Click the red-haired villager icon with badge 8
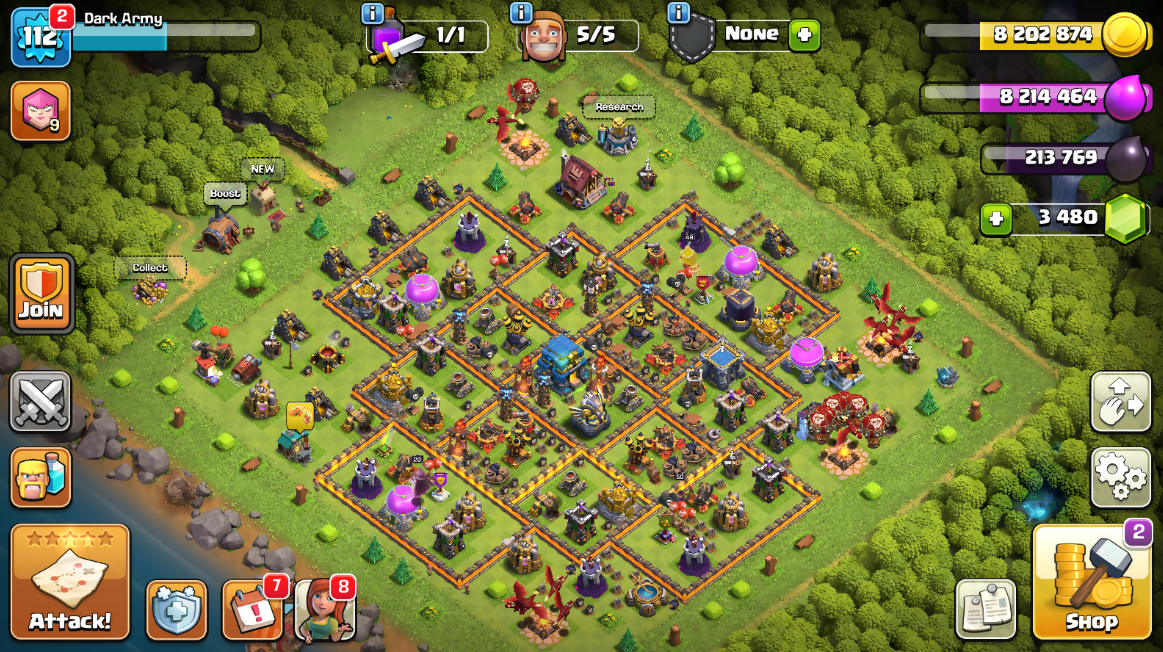This screenshot has width=1163, height=652. (325, 609)
